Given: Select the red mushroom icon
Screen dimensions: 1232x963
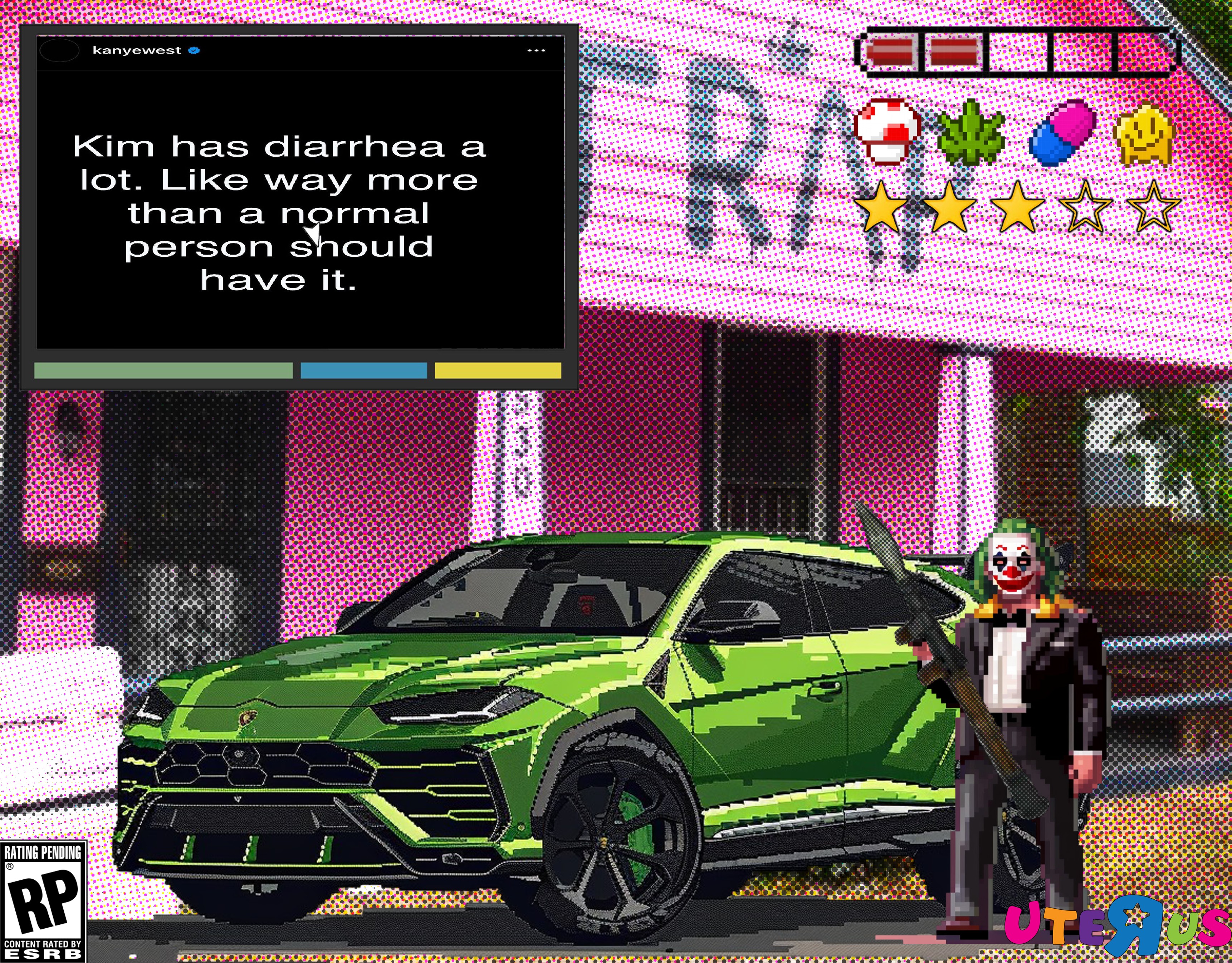Looking at the screenshot, I should pos(887,131).
